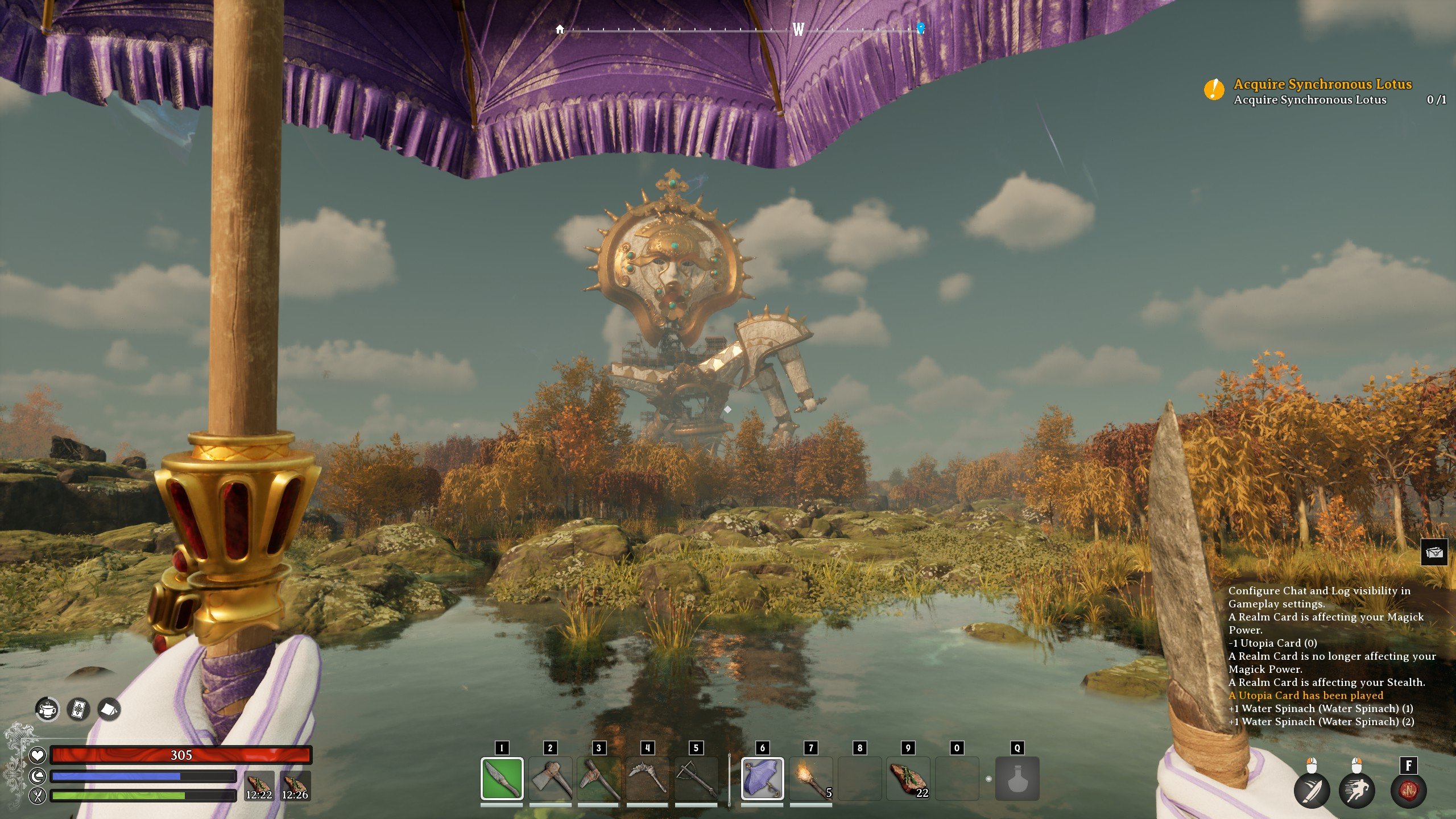Activate the knife slash attack ability

point(1312,790)
